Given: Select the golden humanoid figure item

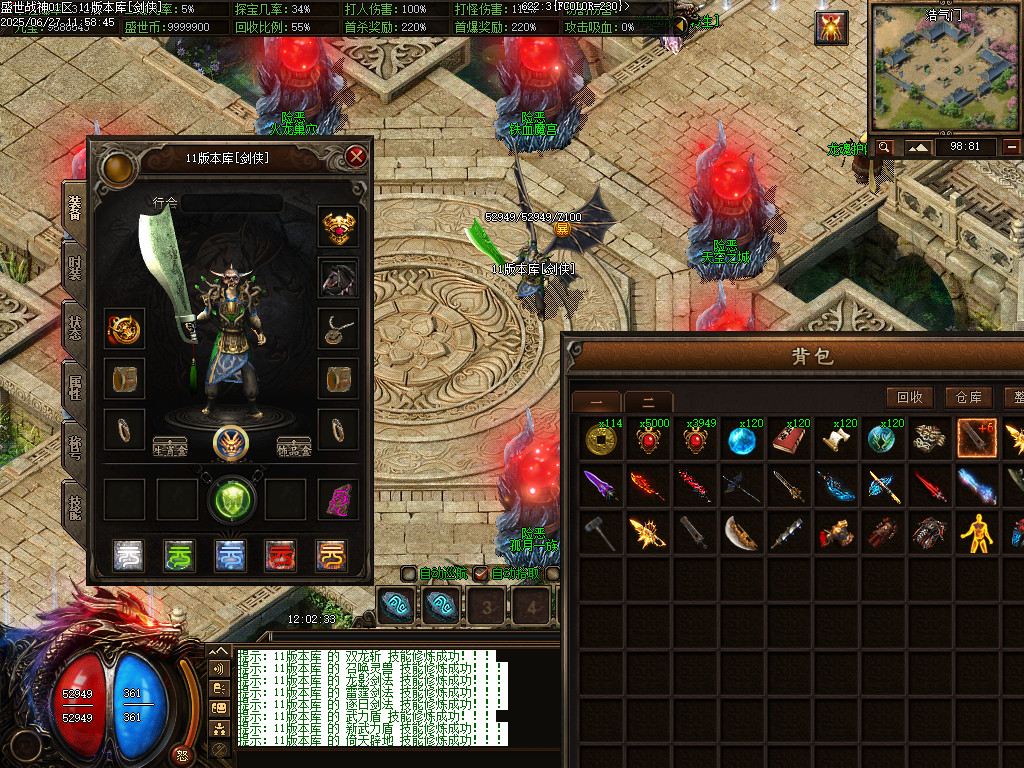Looking at the screenshot, I should coord(978,533).
